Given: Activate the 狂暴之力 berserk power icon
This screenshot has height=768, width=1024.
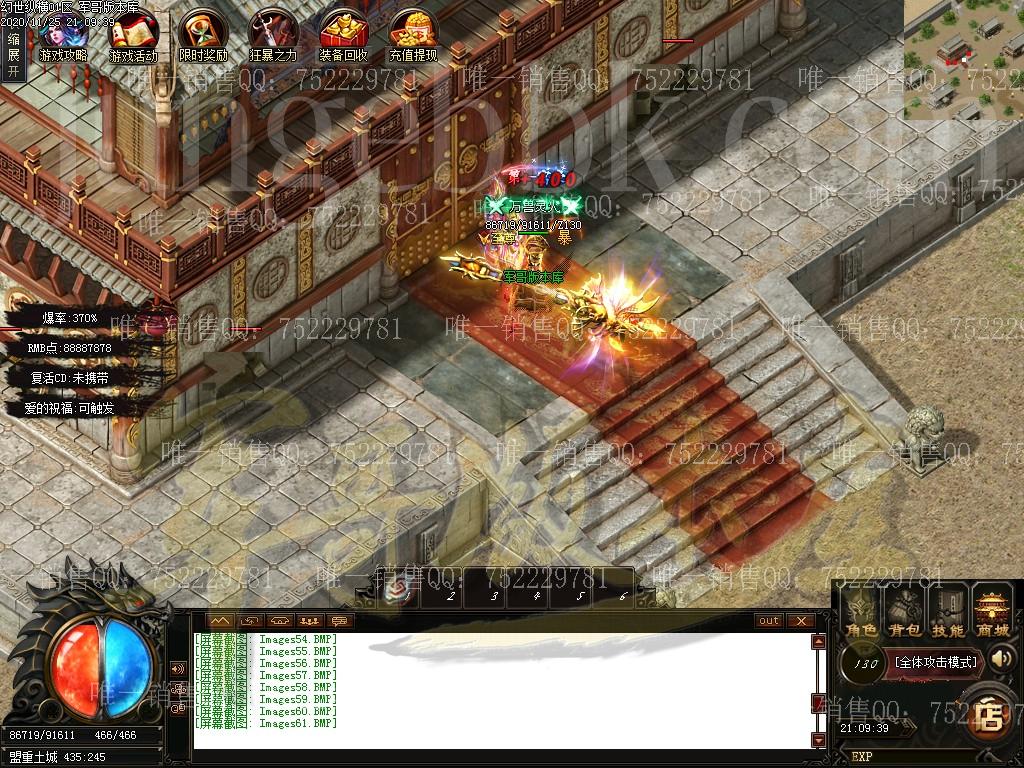Looking at the screenshot, I should coord(273,36).
